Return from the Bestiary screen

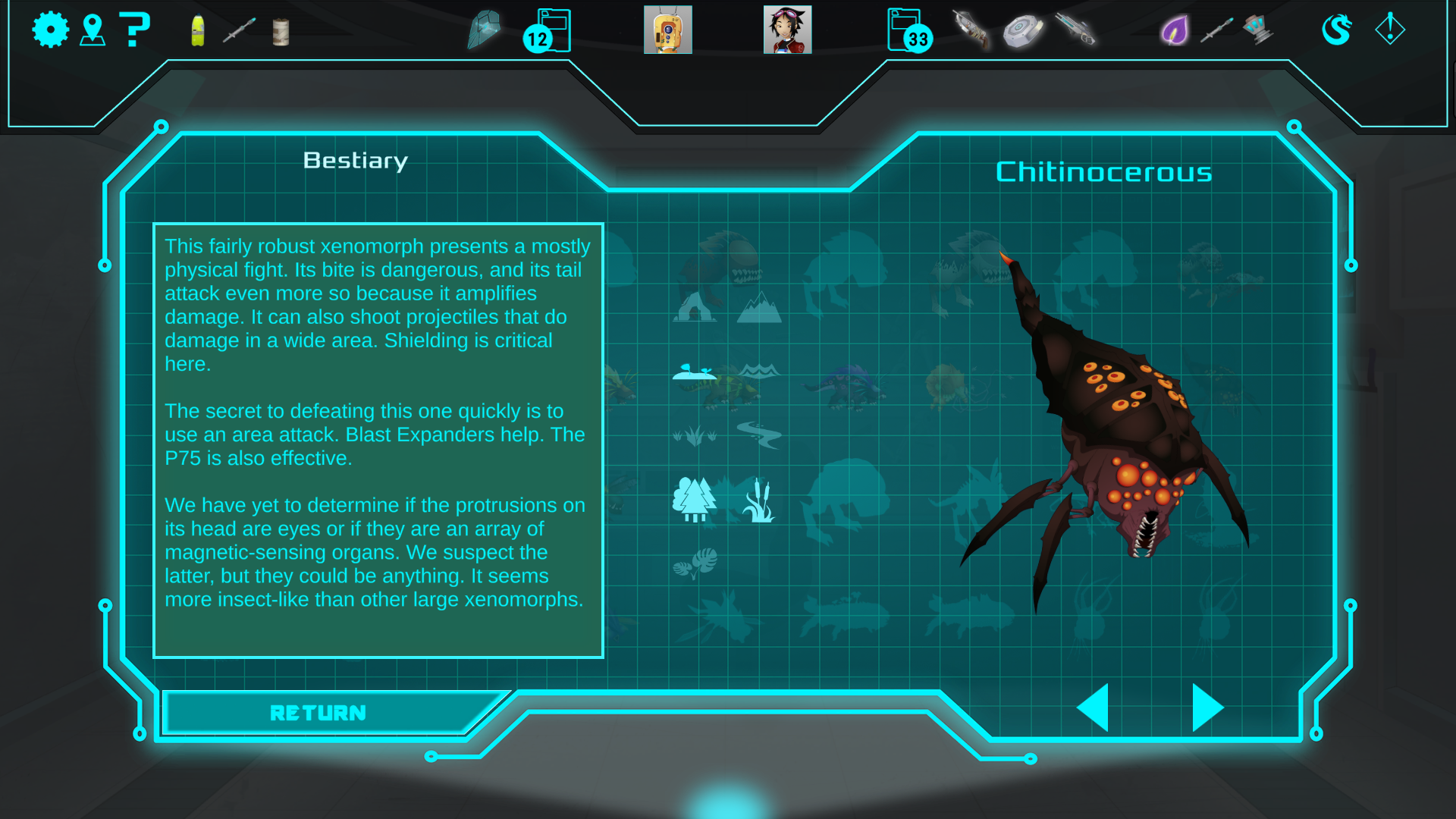(x=318, y=713)
